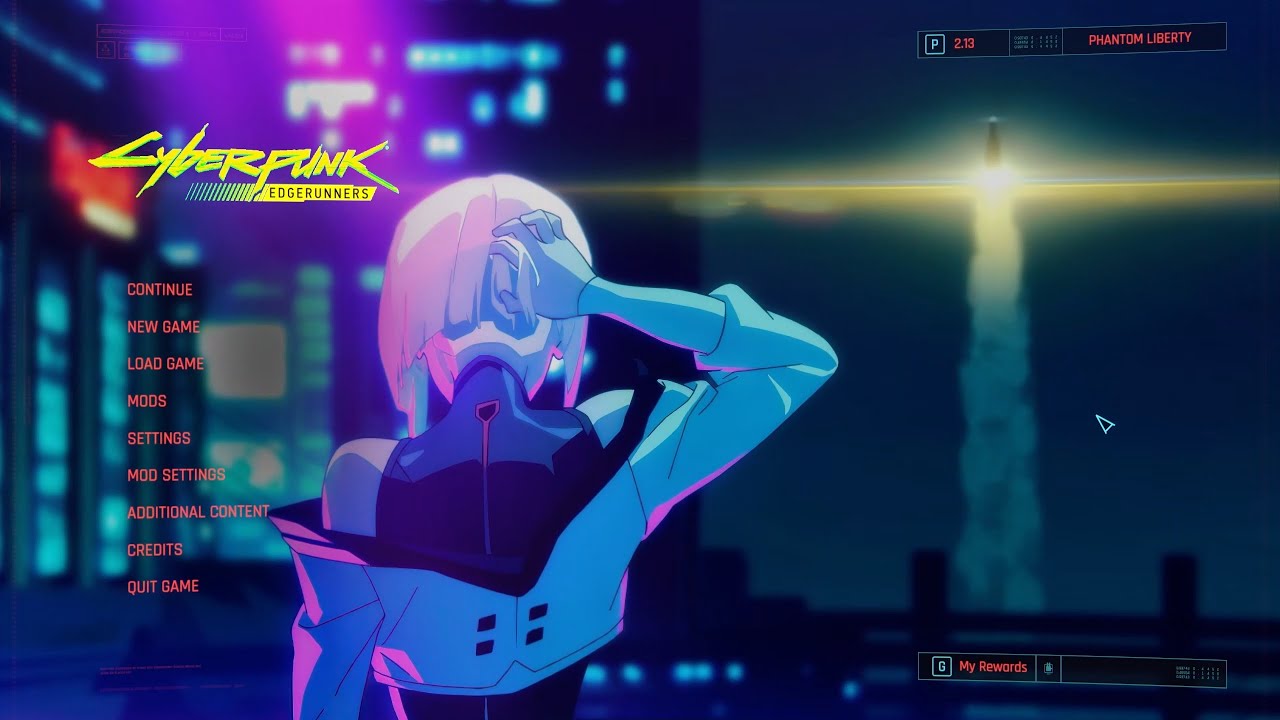Click the G icon beside My Rewards

(942, 667)
